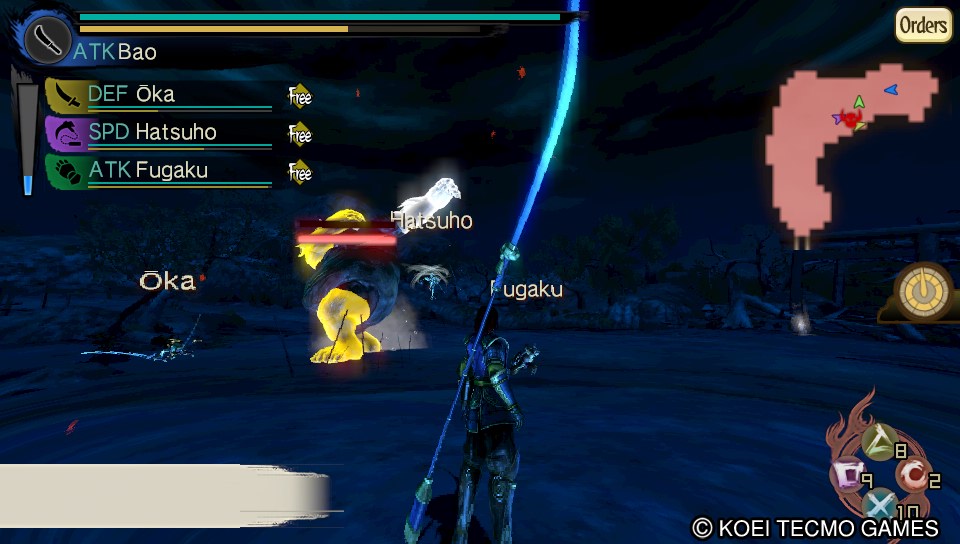The image size is (960, 544).
Task: Click Bao's weapon icon portrait
Action: point(46,39)
